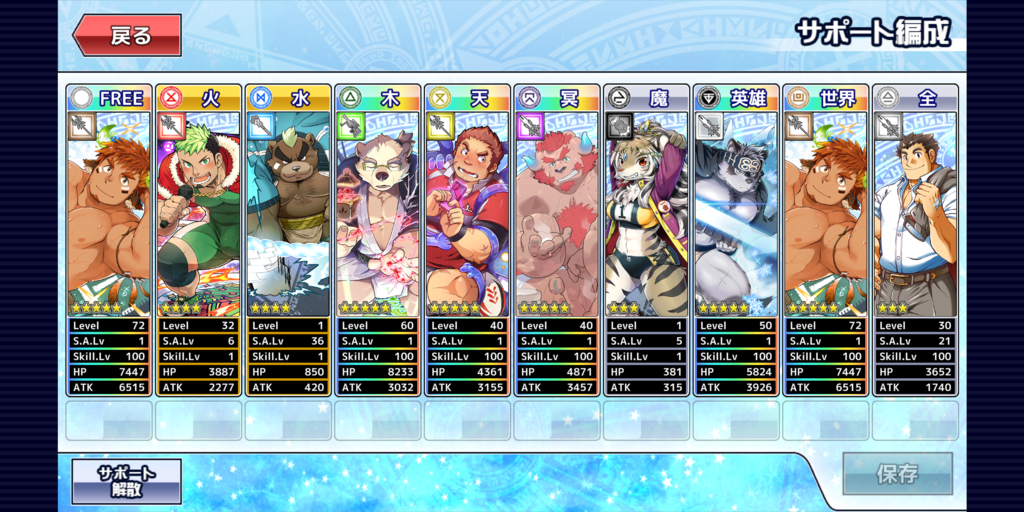Choose the 魔 slot support card
The image size is (1024, 512).
[646, 215]
